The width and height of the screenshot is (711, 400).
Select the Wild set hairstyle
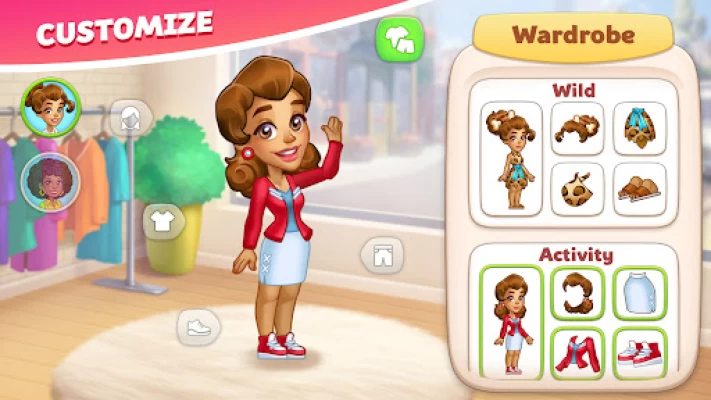click(577, 128)
